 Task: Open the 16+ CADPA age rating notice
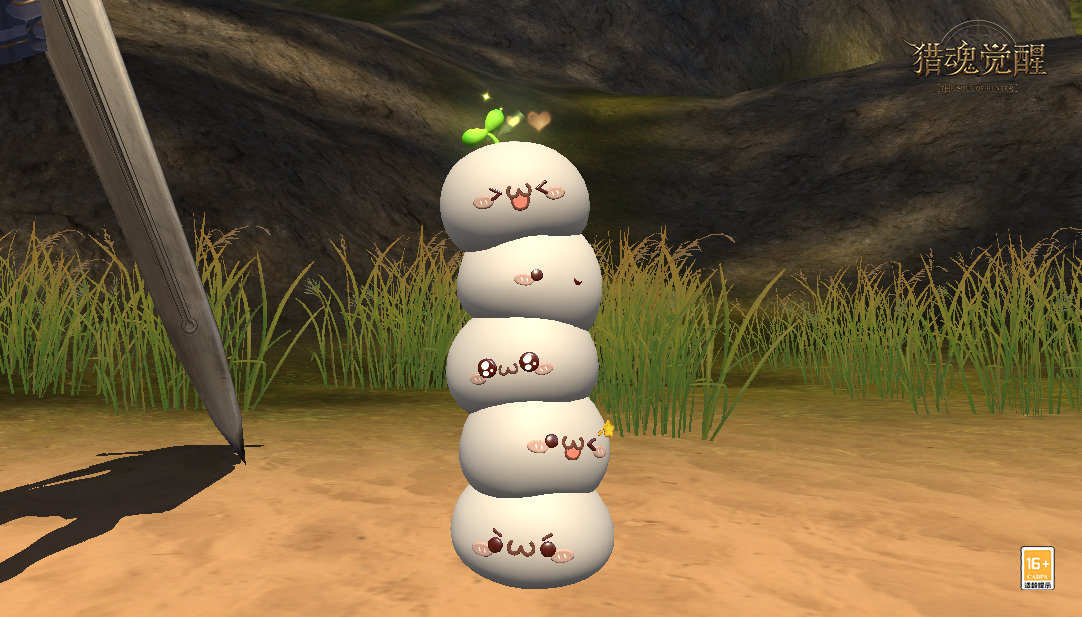tap(1036, 568)
